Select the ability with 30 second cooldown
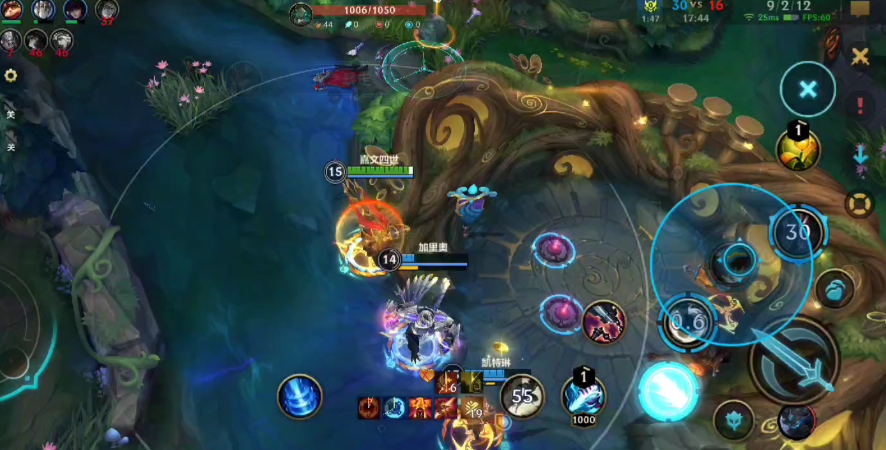 pos(797,232)
